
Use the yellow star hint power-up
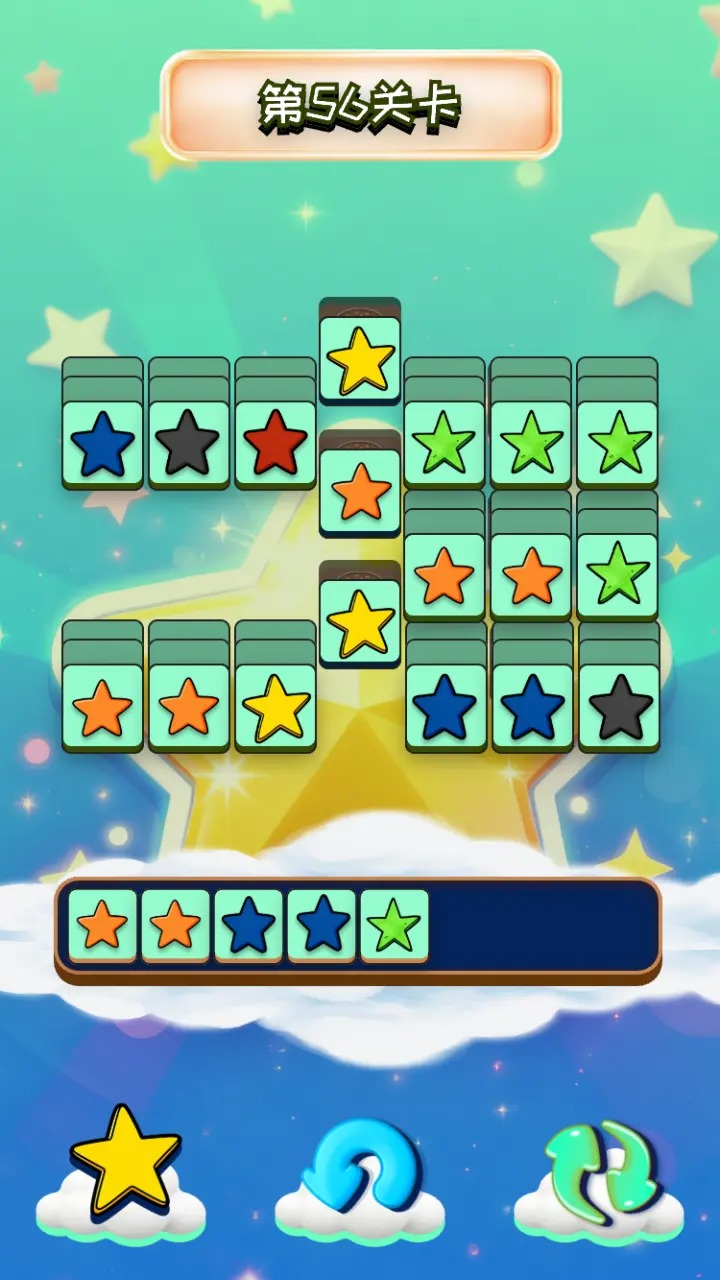coord(125,1163)
